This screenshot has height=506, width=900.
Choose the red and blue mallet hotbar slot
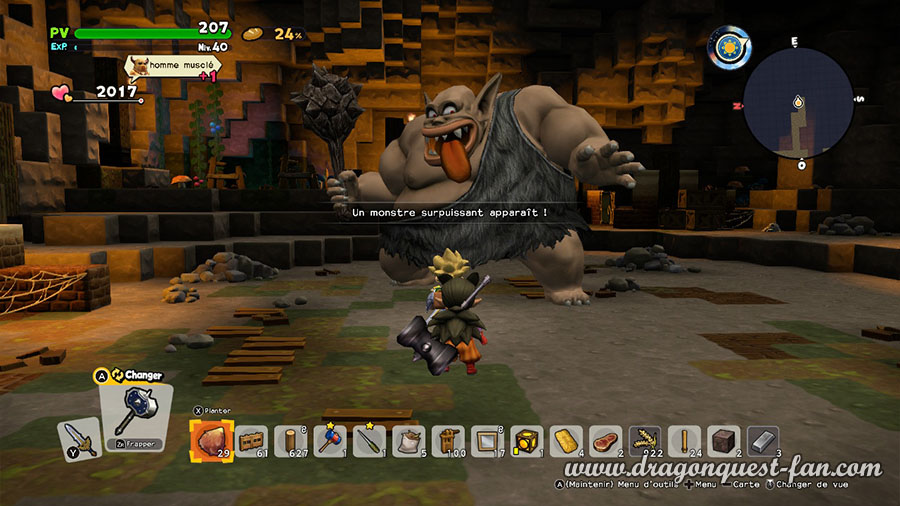[329, 440]
